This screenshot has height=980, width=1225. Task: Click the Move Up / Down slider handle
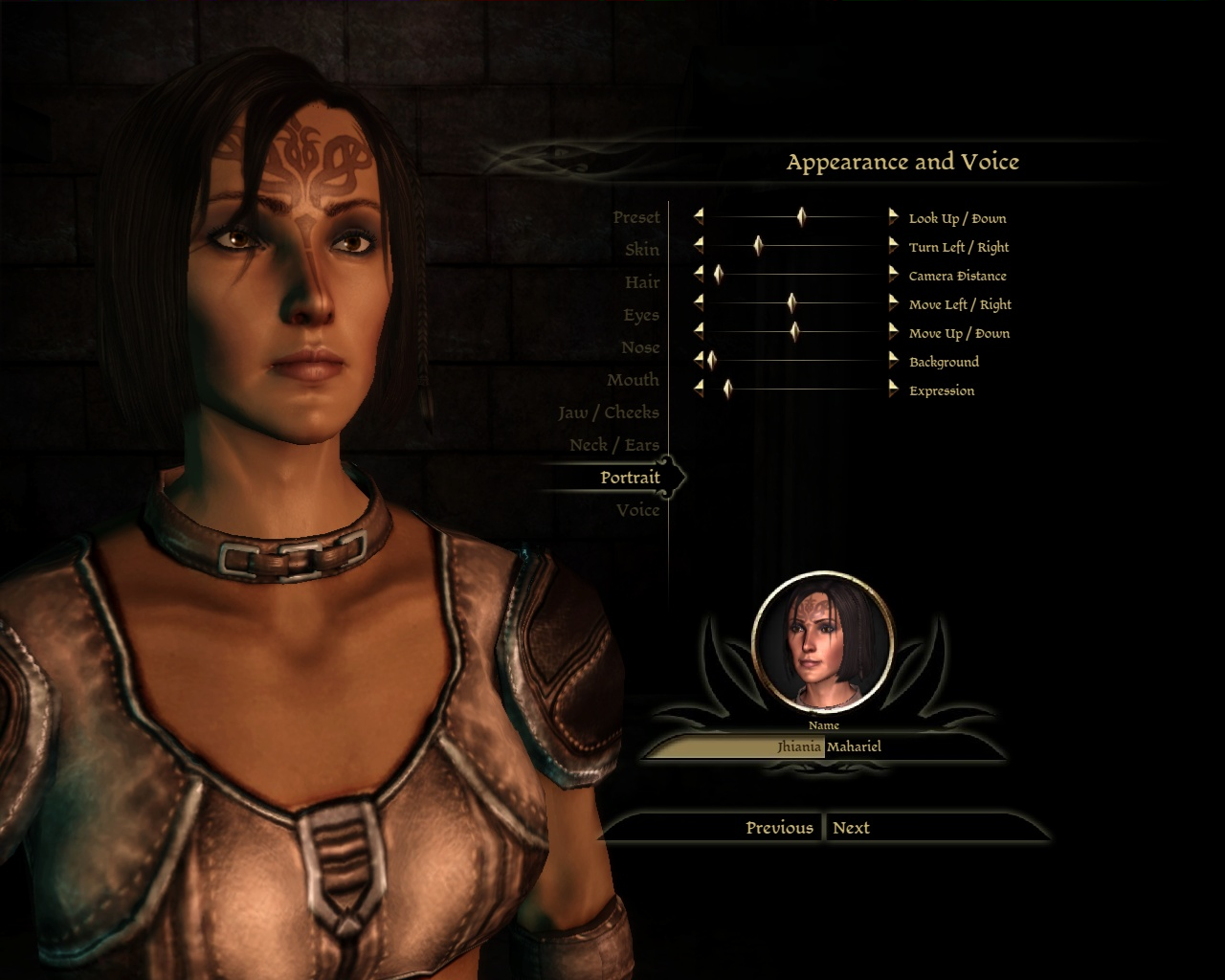pyautogui.click(x=794, y=332)
